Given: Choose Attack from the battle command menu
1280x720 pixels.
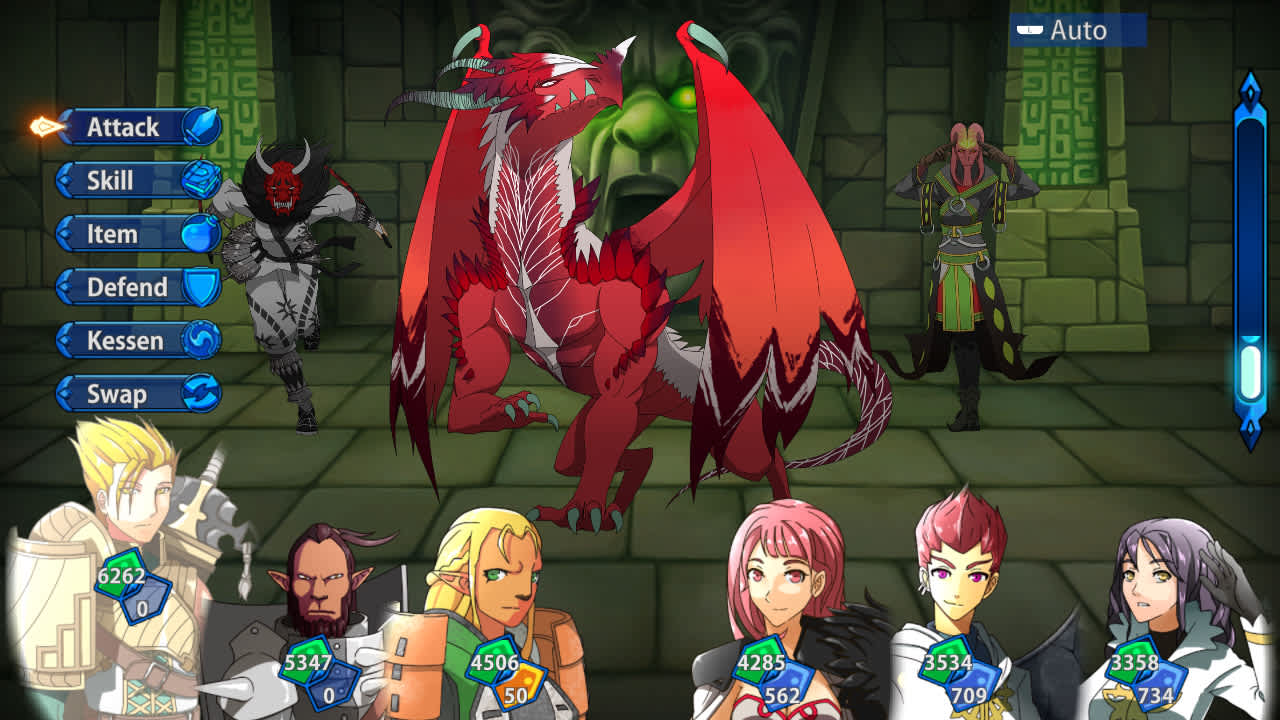Looking at the screenshot, I should [x=125, y=127].
